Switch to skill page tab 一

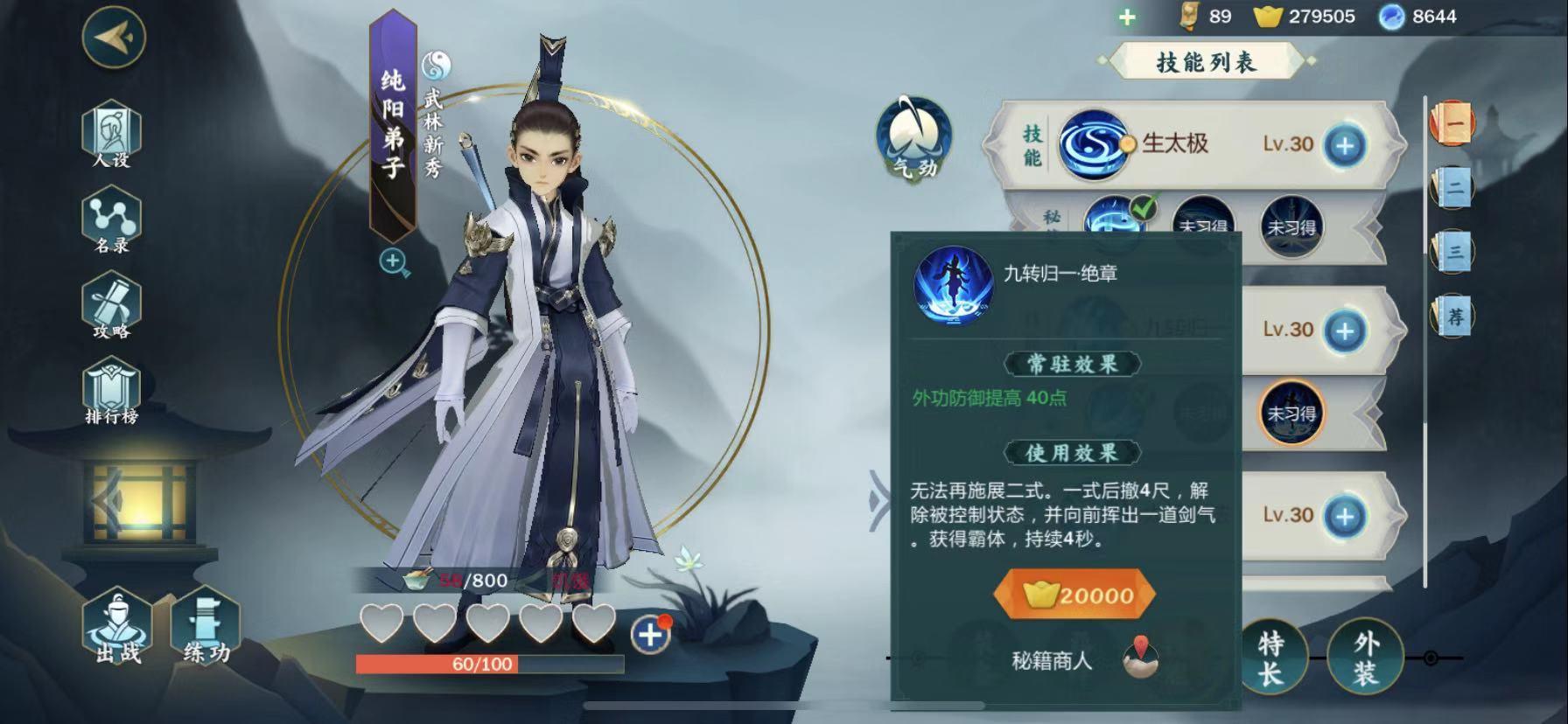1452,123
